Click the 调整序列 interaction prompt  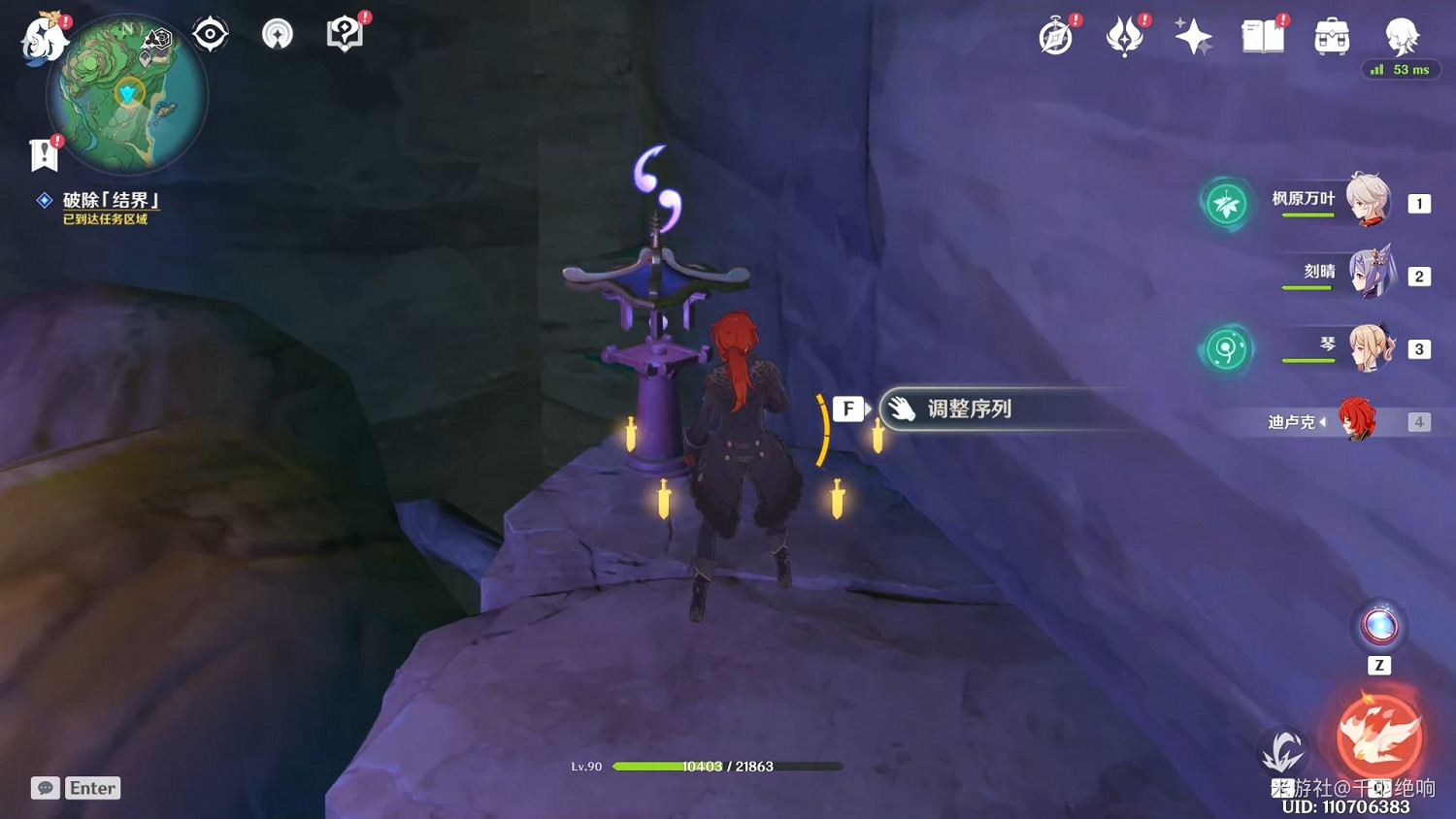pos(969,409)
